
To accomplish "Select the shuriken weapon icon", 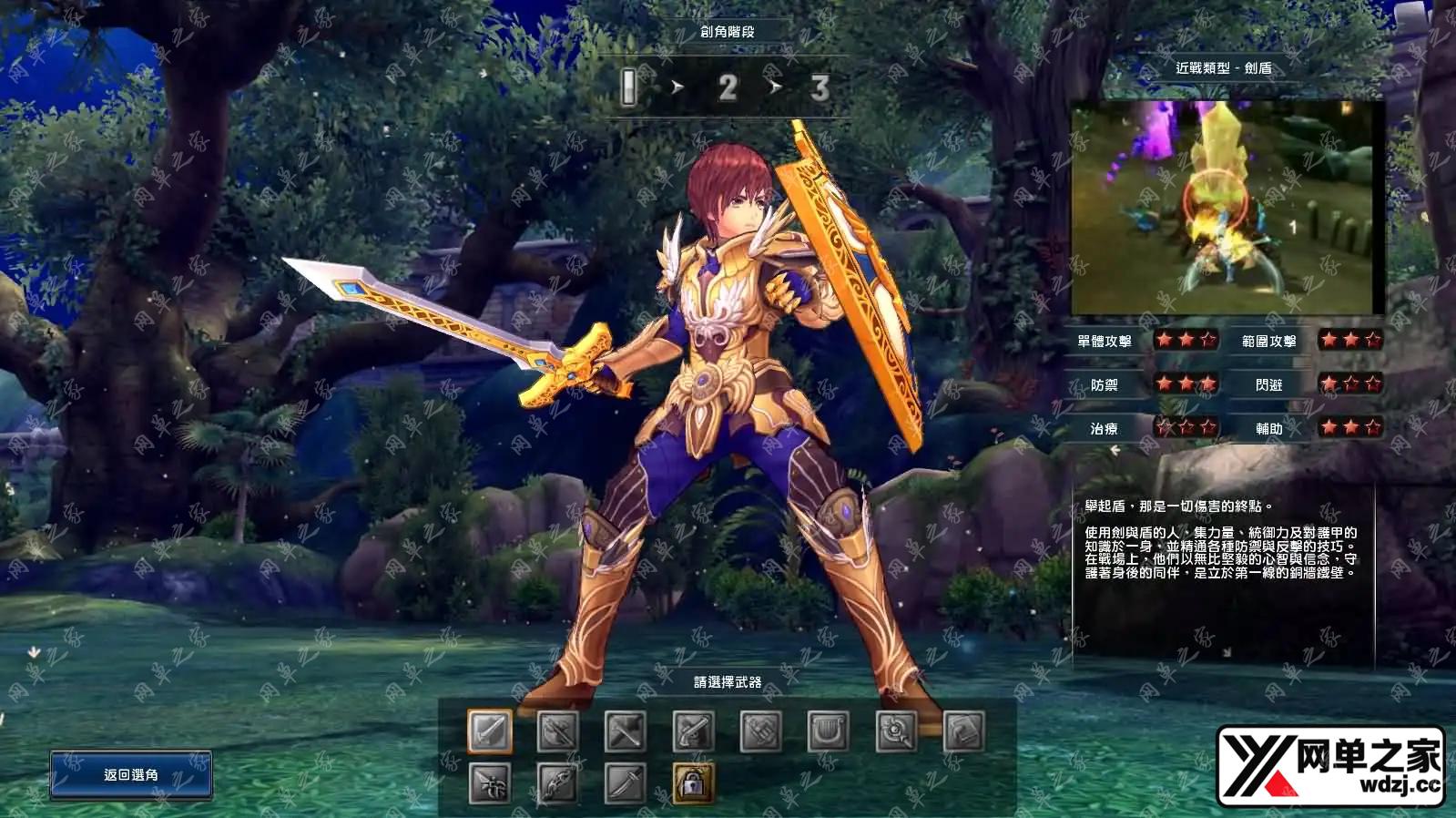I will pos(490,783).
